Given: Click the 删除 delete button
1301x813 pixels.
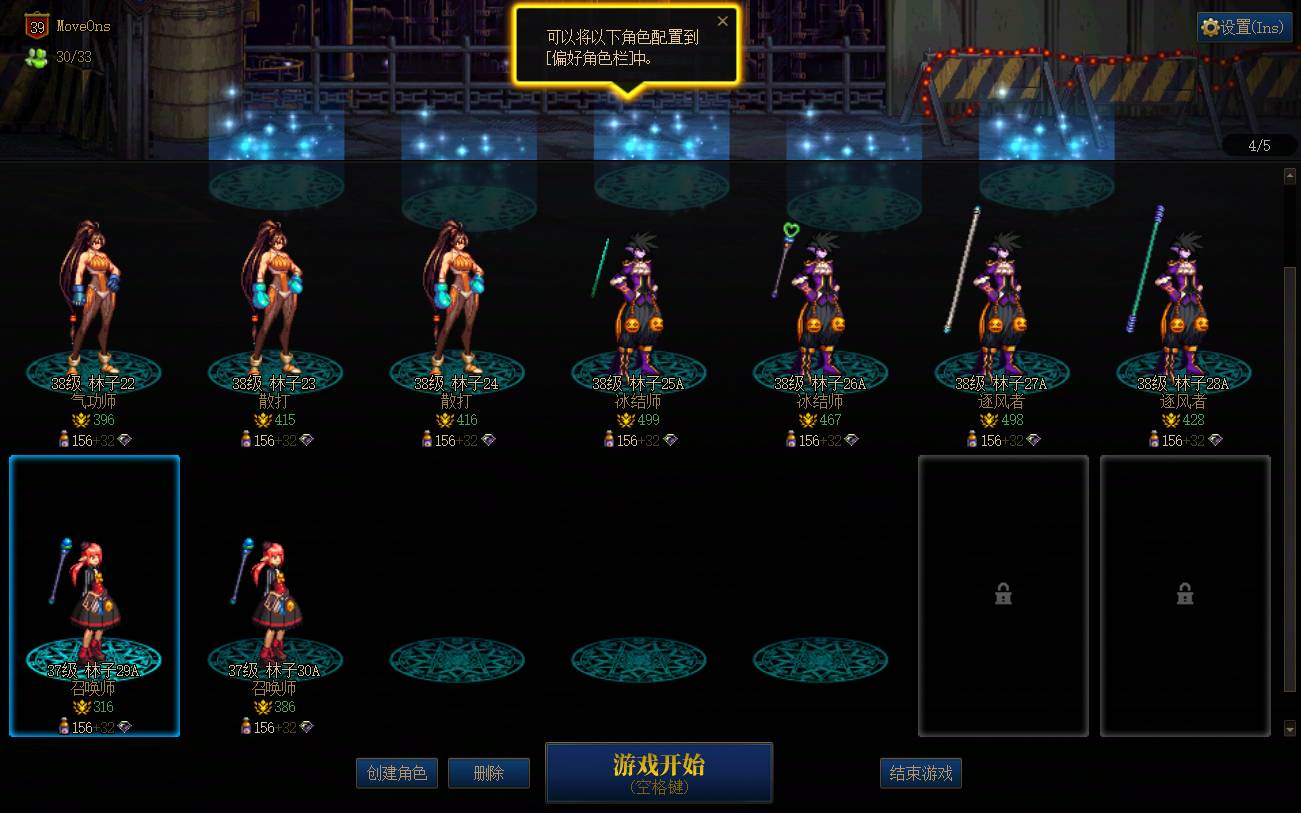Looking at the screenshot, I should 489,772.
